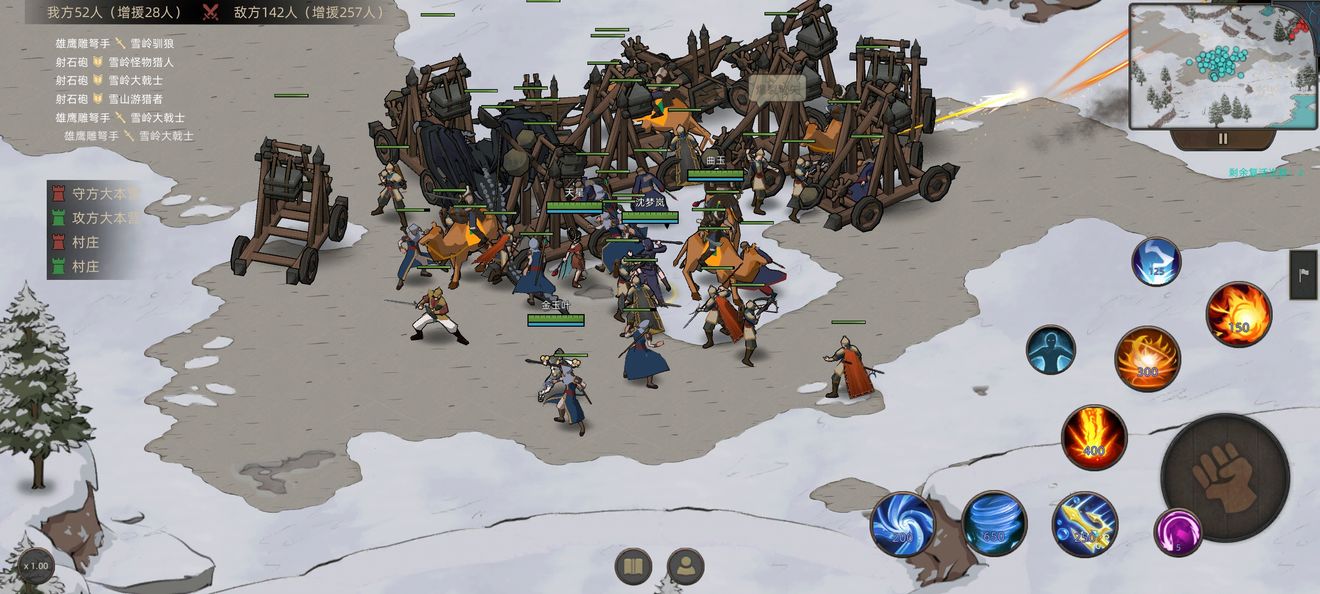Use the 650-cost tornado skill
Image resolution: width=1320 pixels, height=594 pixels.
(x=994, y=524)
